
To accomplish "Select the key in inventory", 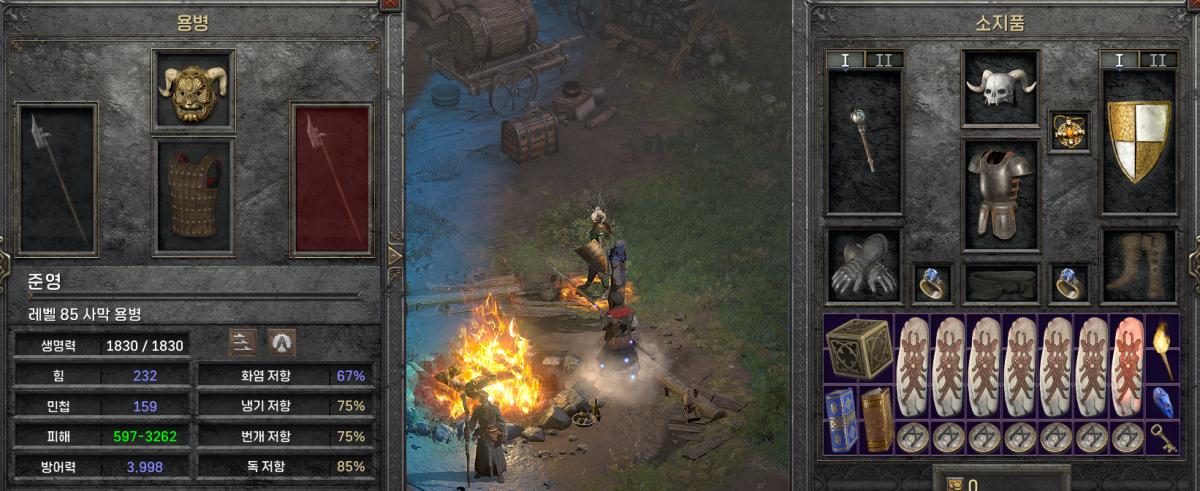I will point(1161,436).
